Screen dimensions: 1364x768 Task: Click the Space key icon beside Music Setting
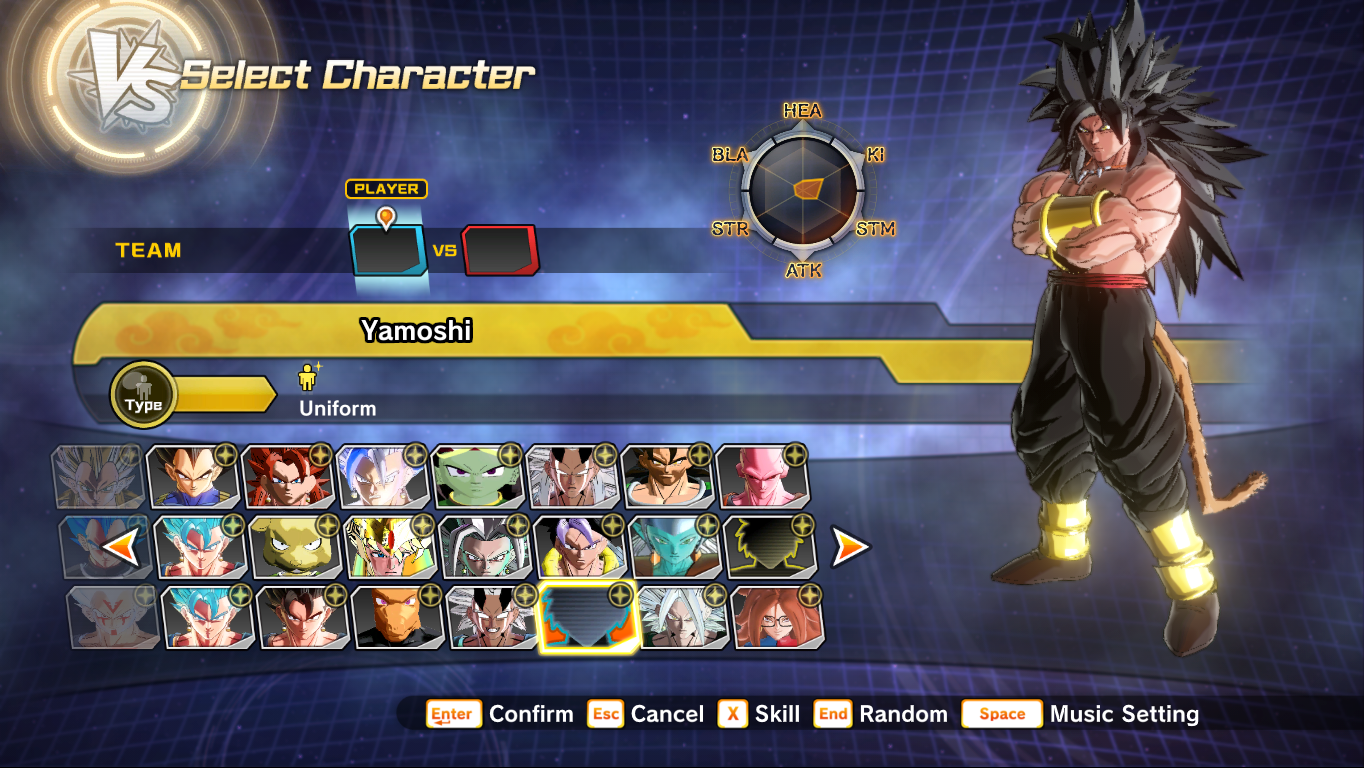pos(1001,714)
